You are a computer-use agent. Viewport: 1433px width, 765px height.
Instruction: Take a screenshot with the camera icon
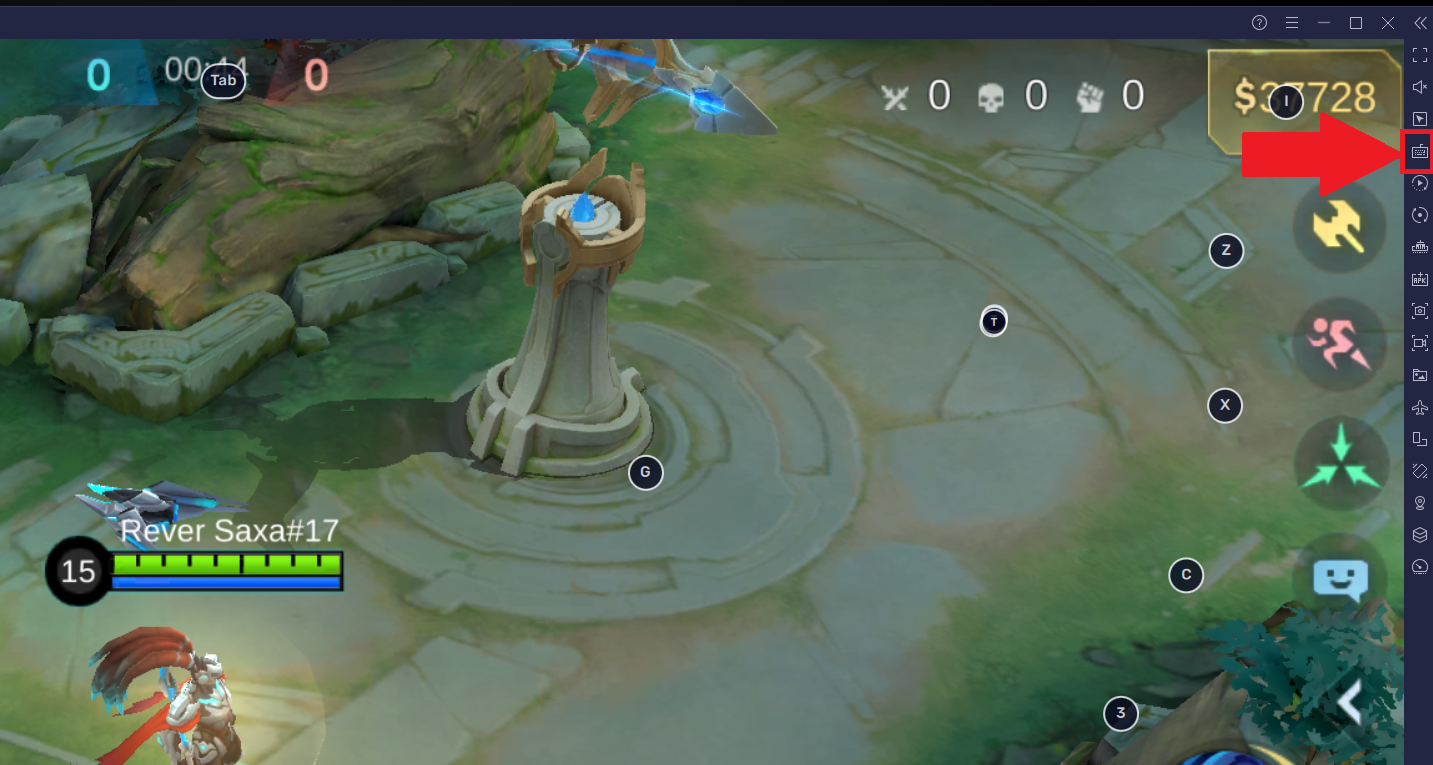pos(1419,311)
